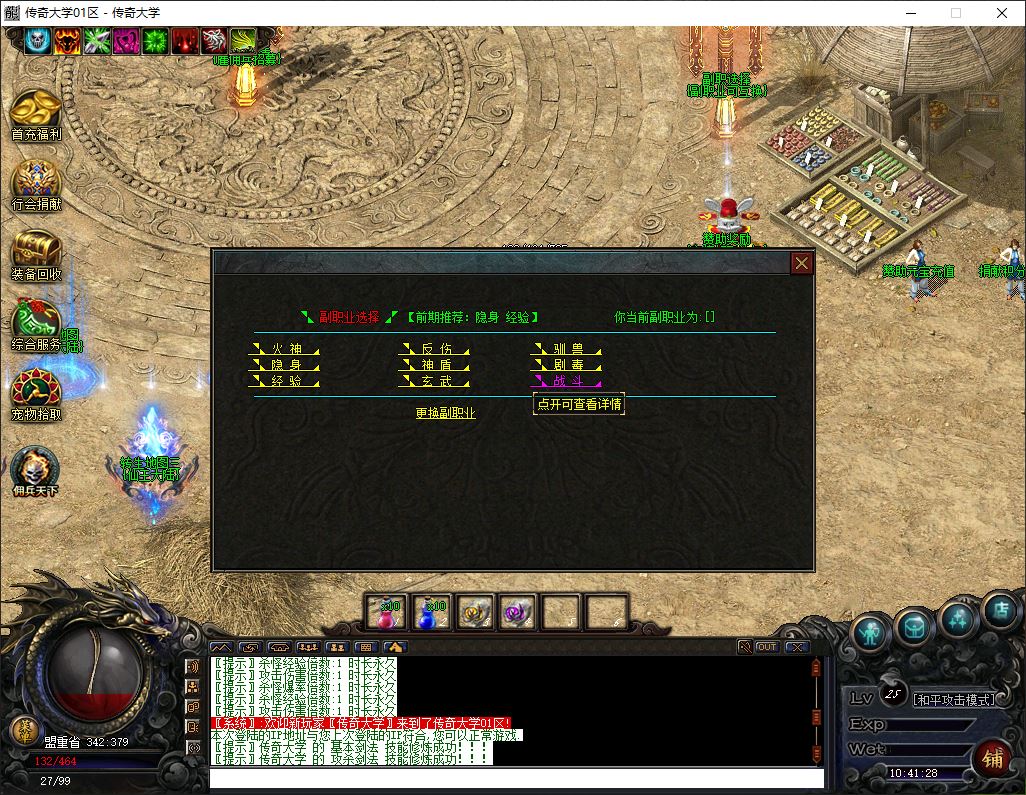Choose the 火神 sub-profession
Image resolution: width=1026 pixels, height=795 pixels.
pyautogui.click(x=284, y=349)
